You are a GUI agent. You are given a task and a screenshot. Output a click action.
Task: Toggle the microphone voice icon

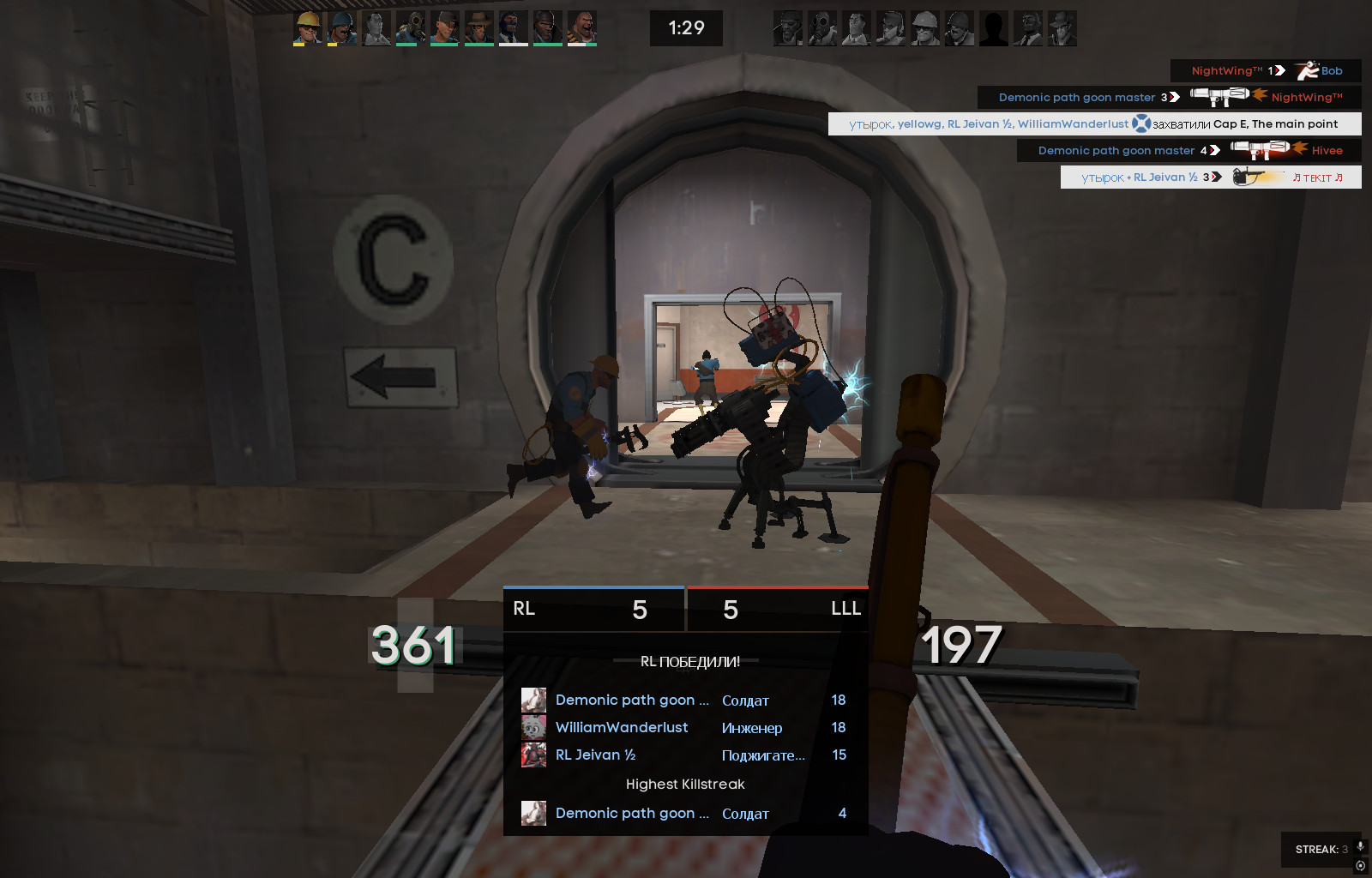[x=1360, y=846]
